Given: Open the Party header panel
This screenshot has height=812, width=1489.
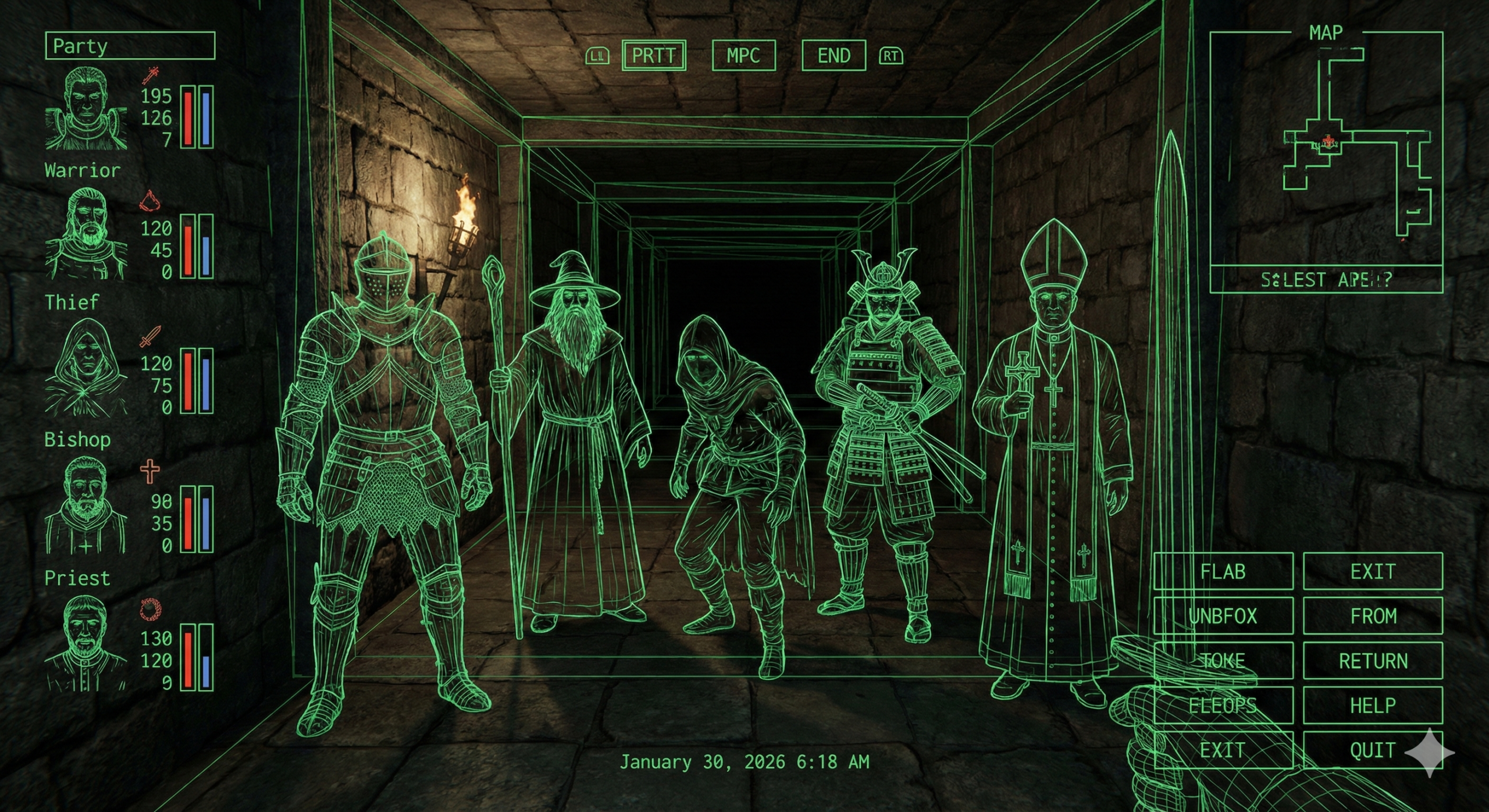Looking at the screenshot, I should [x=130, y=46].
